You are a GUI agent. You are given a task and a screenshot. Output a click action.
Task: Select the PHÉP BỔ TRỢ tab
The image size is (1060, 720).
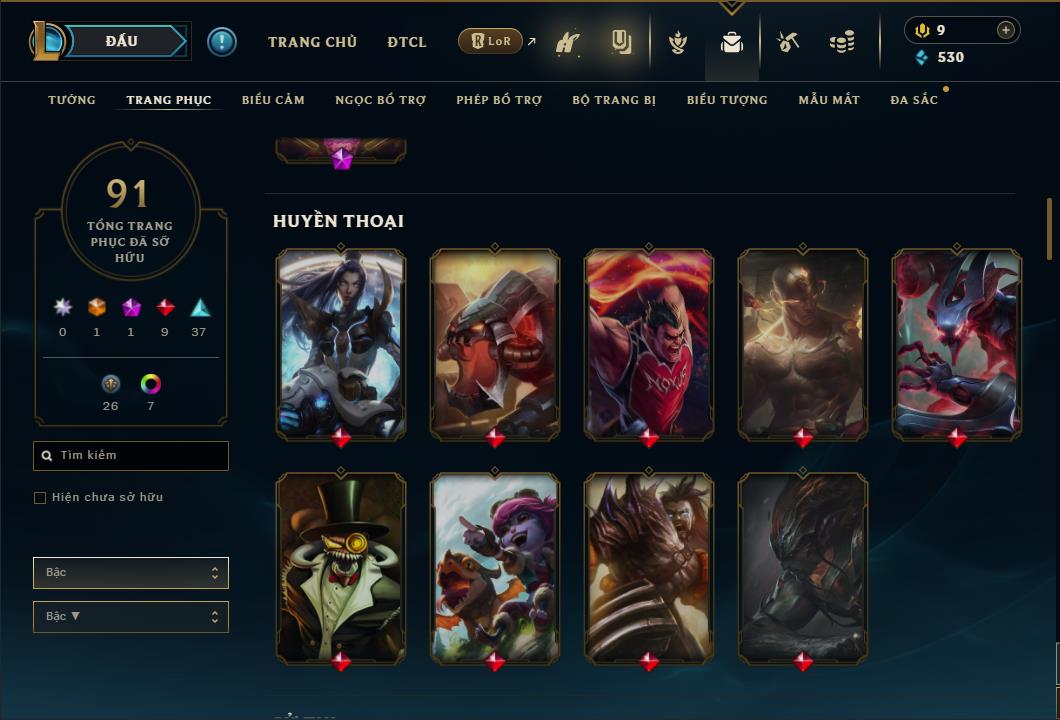(x=499, y=100)
